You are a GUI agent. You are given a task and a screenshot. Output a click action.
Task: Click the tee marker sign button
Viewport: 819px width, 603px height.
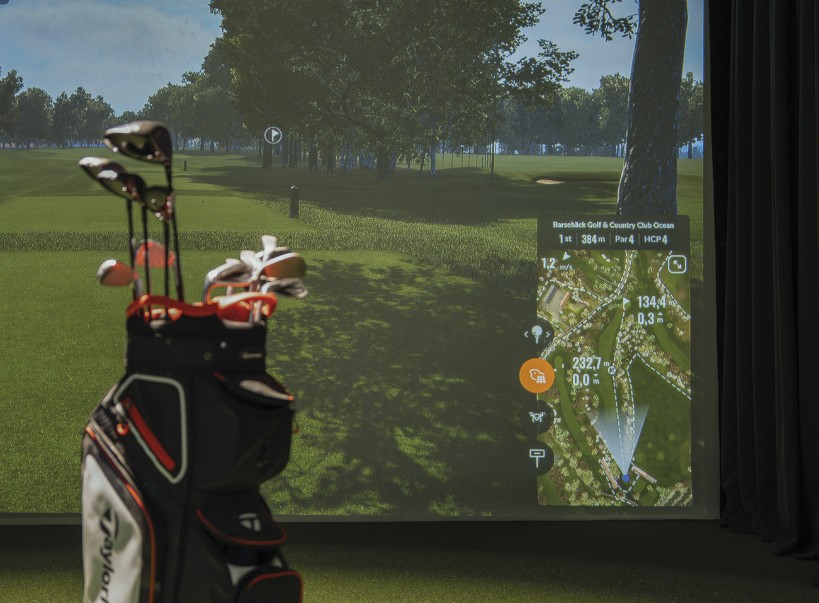tap(537, 456)
